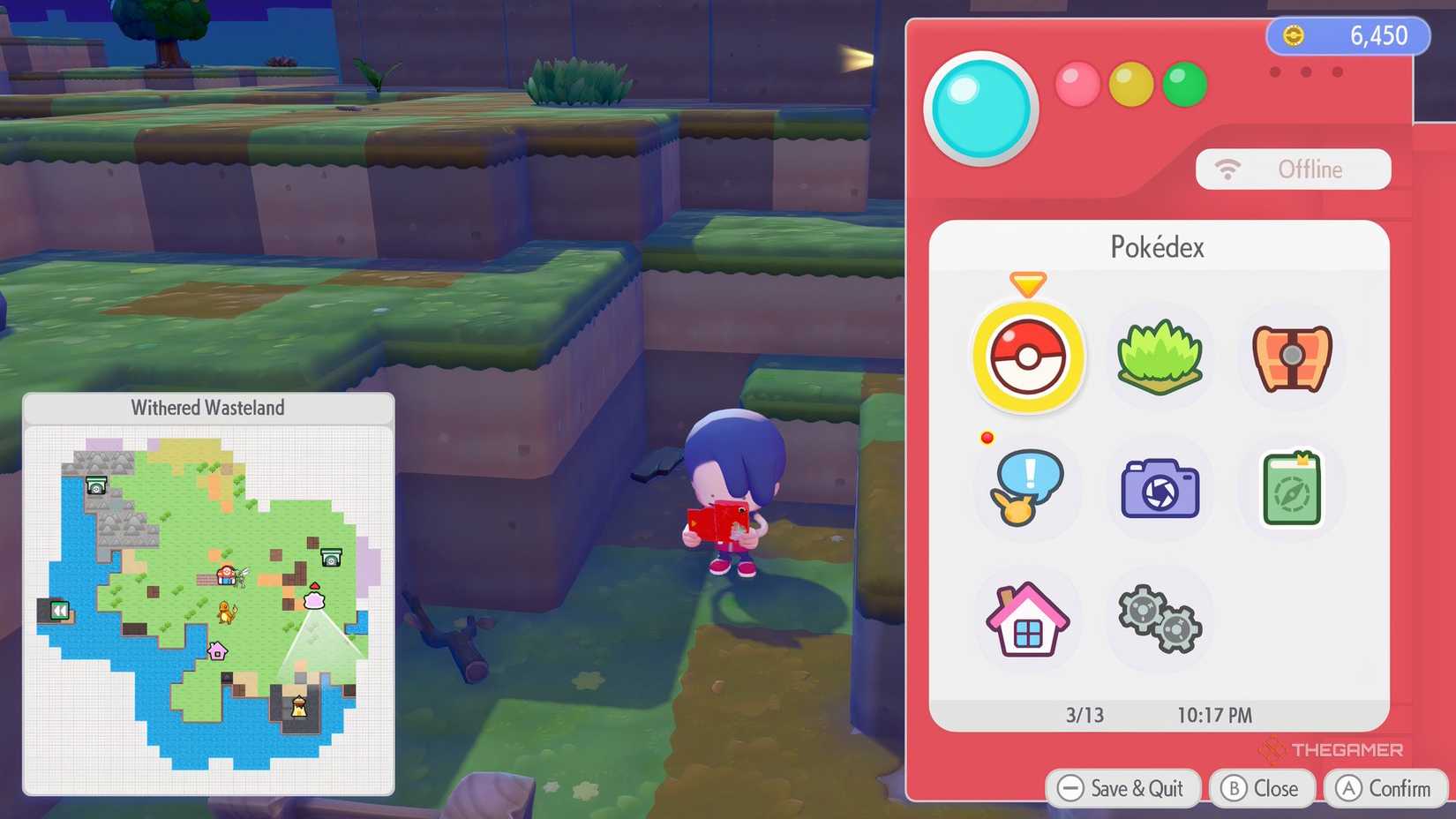Click the red notification dot above the quest icon
The image size is (1456, 819).
[x=986, y=437]
